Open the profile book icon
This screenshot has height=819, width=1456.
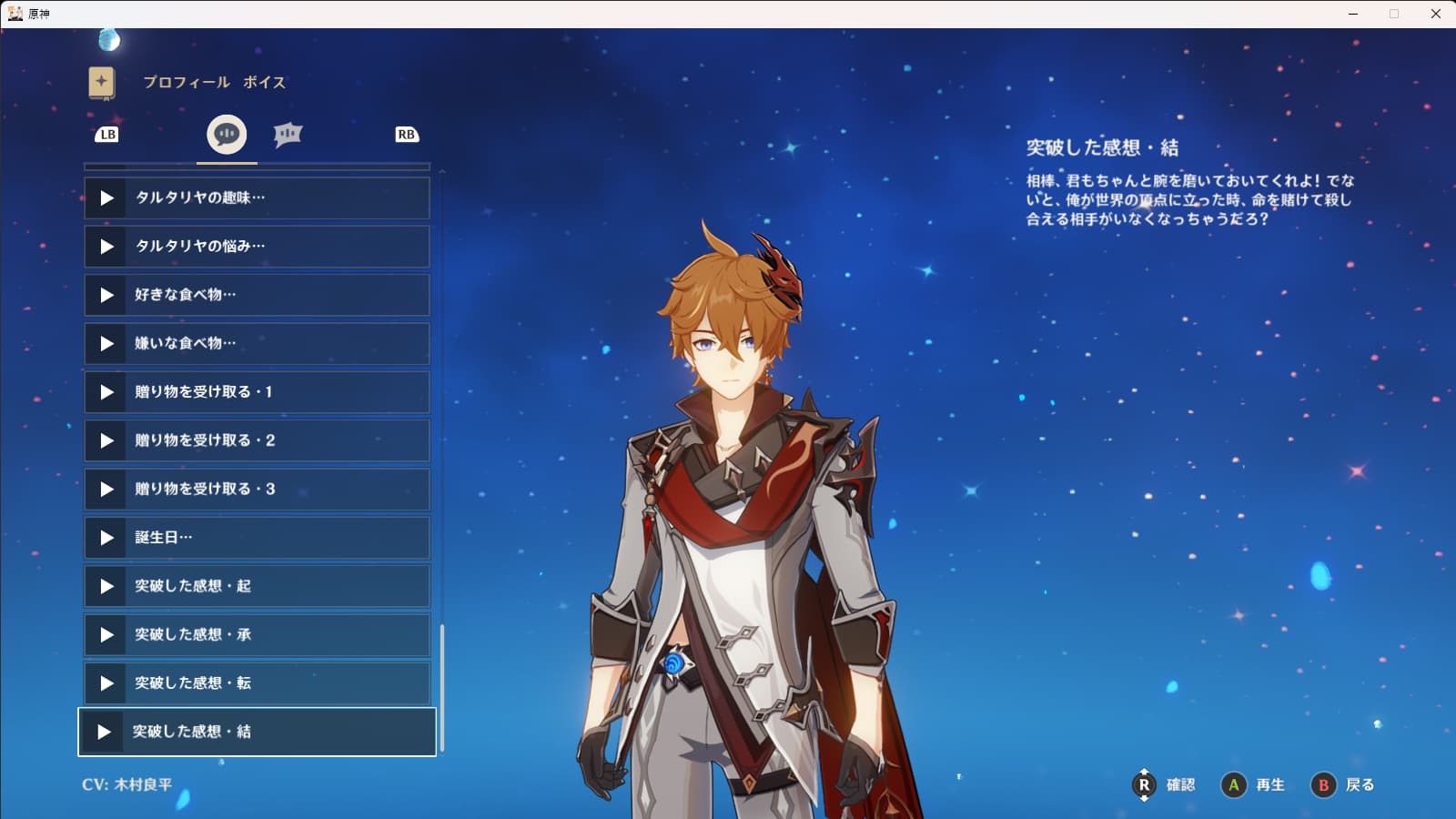(x=102, y=83)
